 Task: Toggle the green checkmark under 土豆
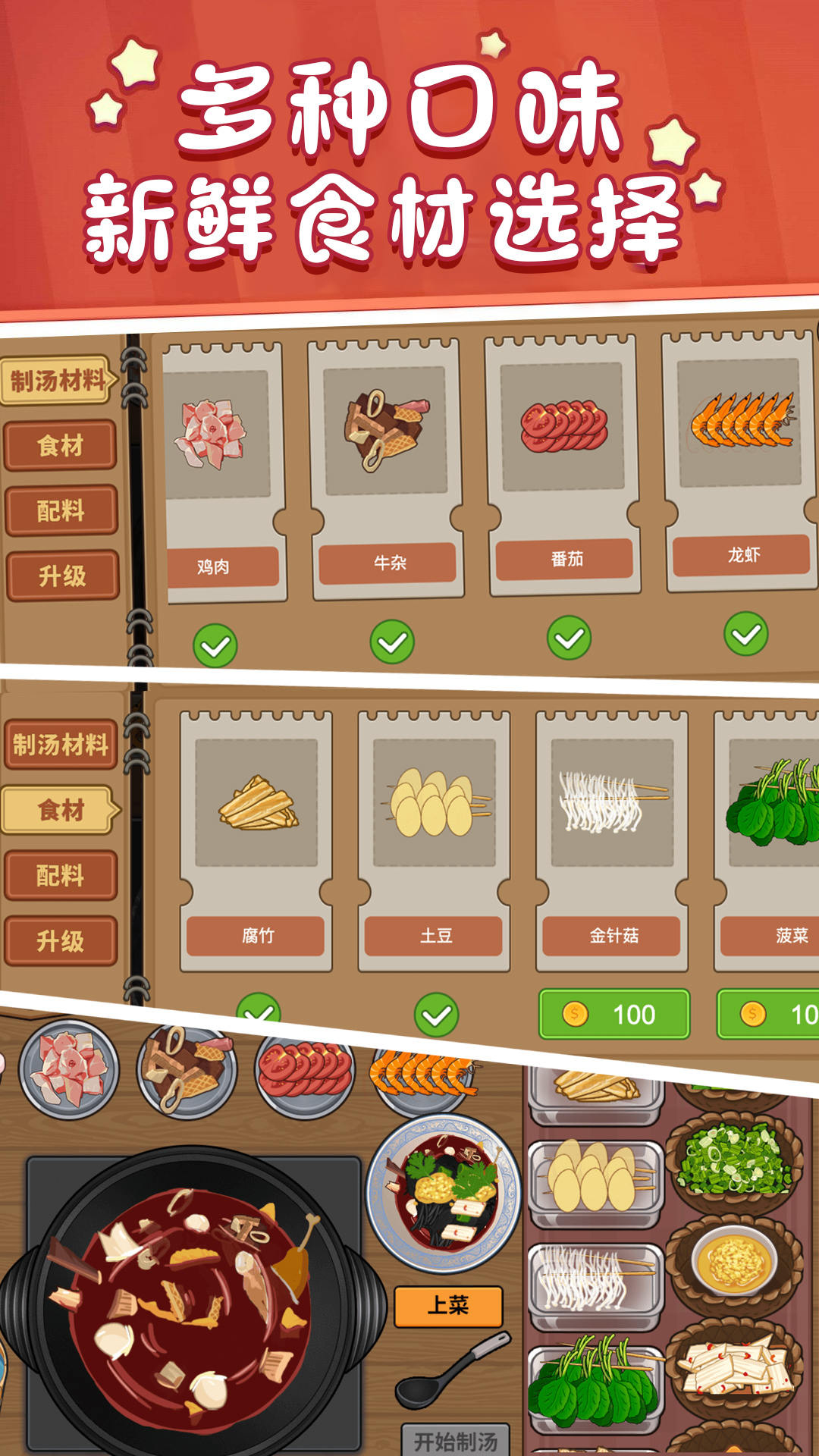(436, 1015)
